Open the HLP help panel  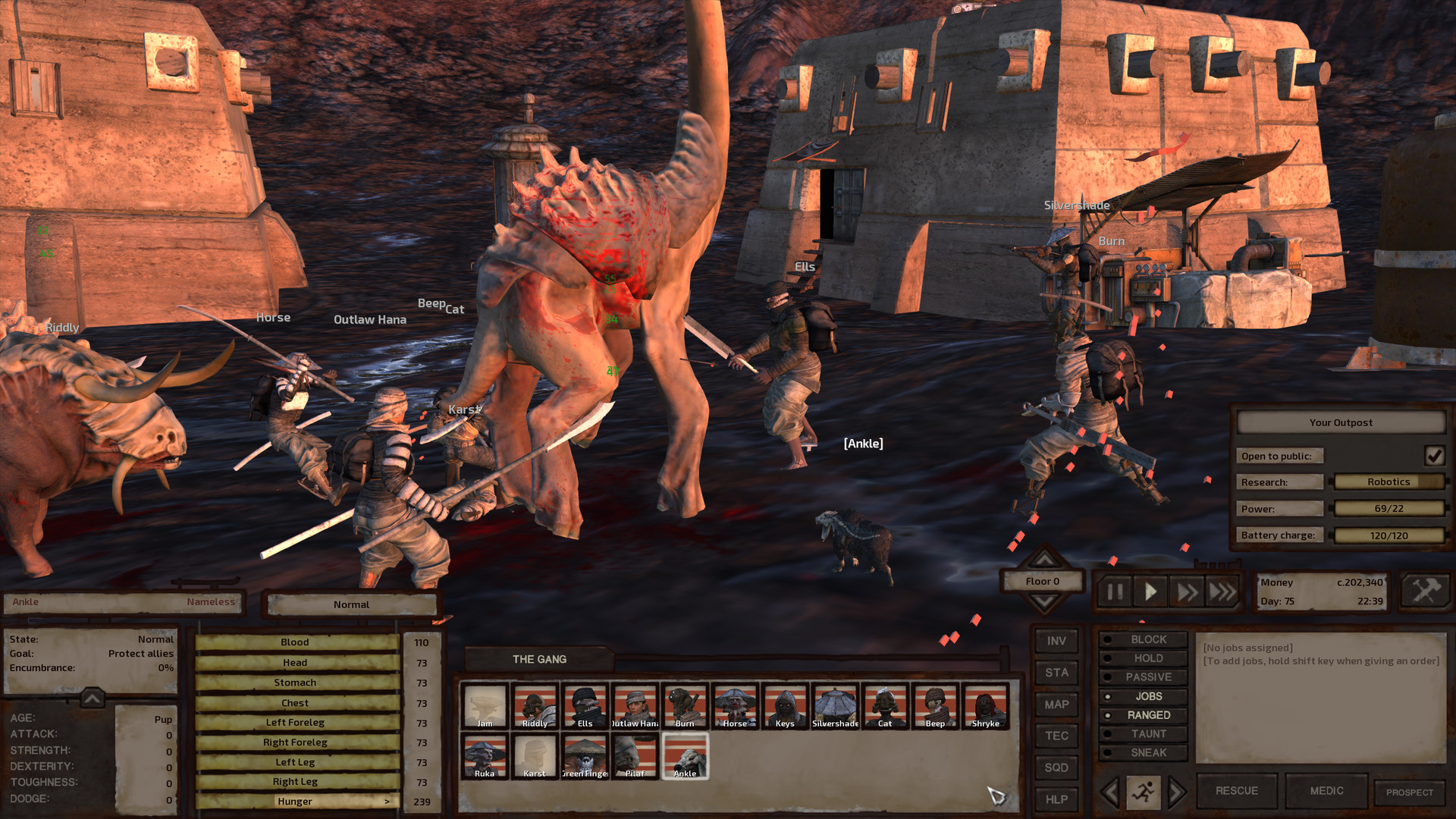[x=1056, y=799]
